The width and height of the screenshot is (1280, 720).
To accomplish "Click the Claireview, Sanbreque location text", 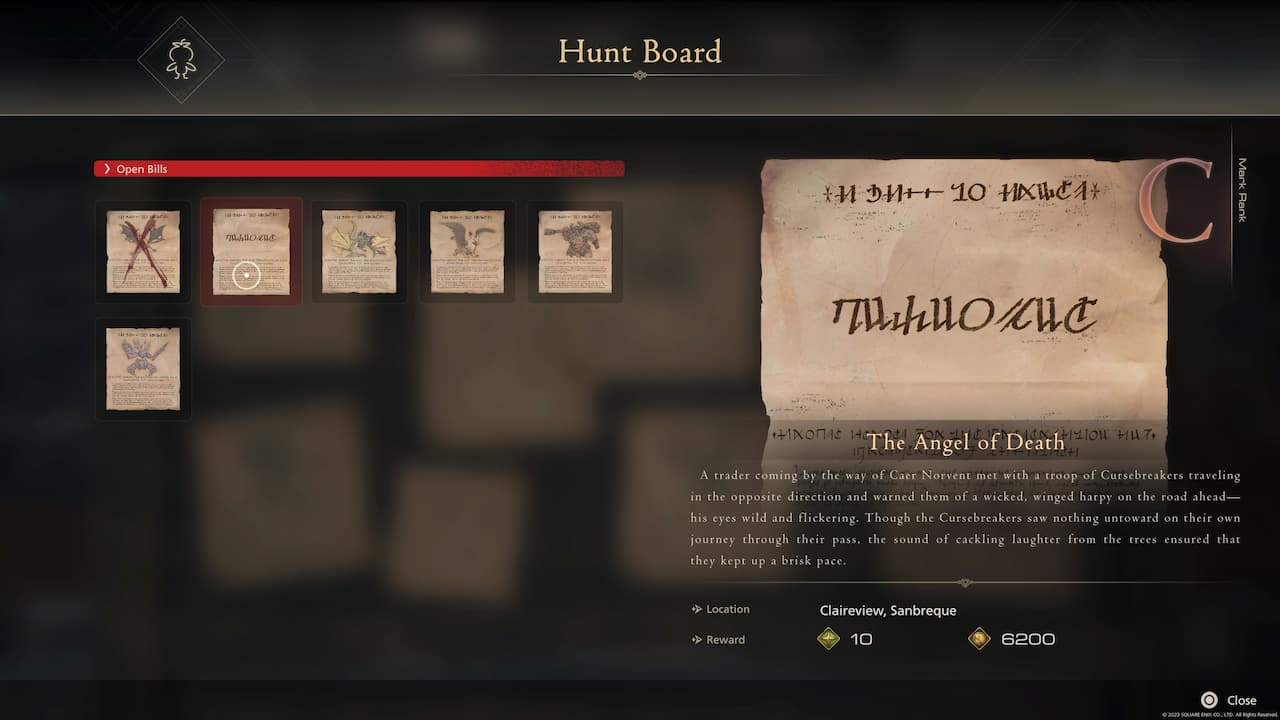I will point(888,610).
